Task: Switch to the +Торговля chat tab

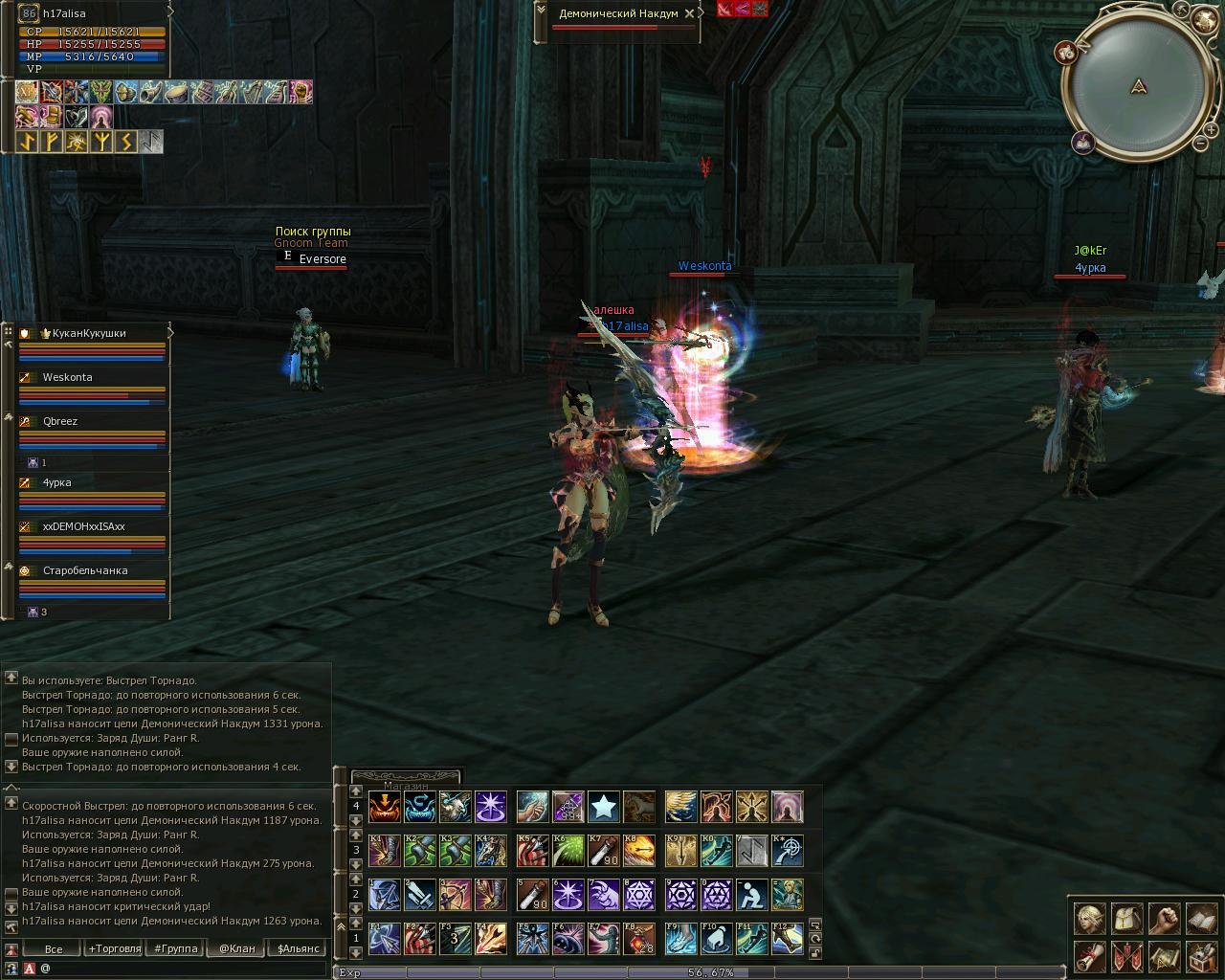Action: point(114,949)
